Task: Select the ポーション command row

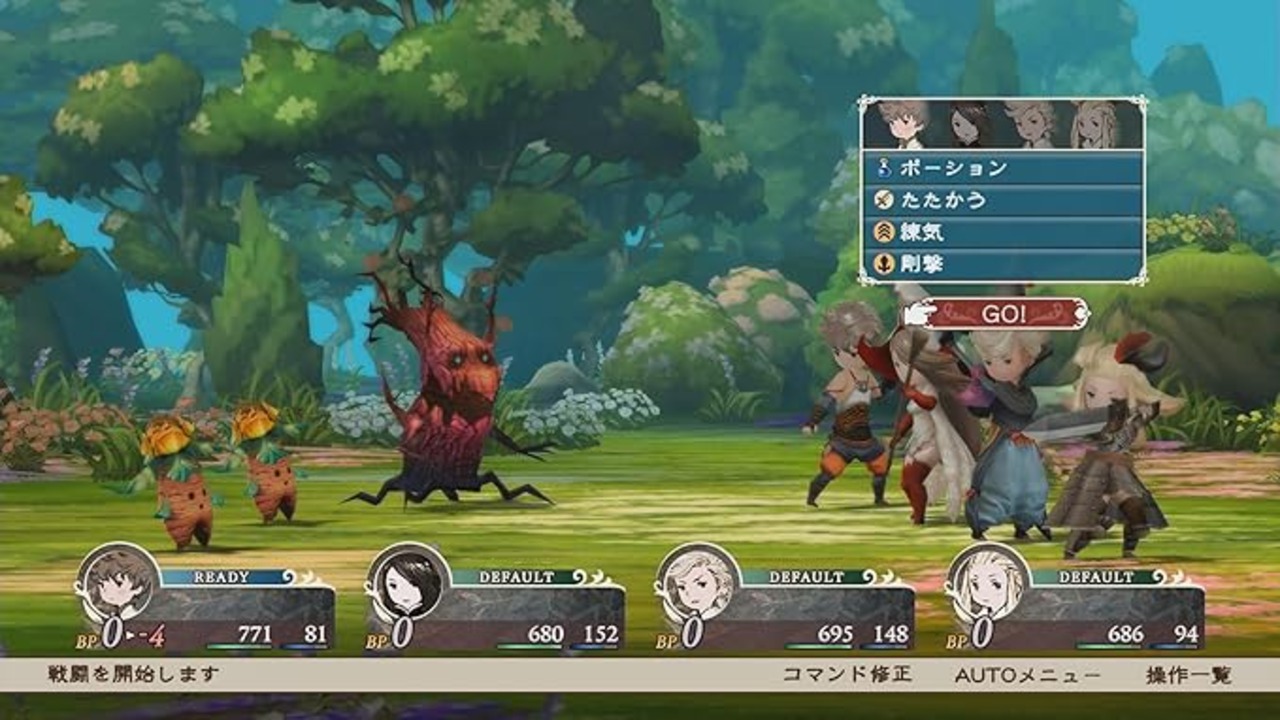Action: [1002, 168]
